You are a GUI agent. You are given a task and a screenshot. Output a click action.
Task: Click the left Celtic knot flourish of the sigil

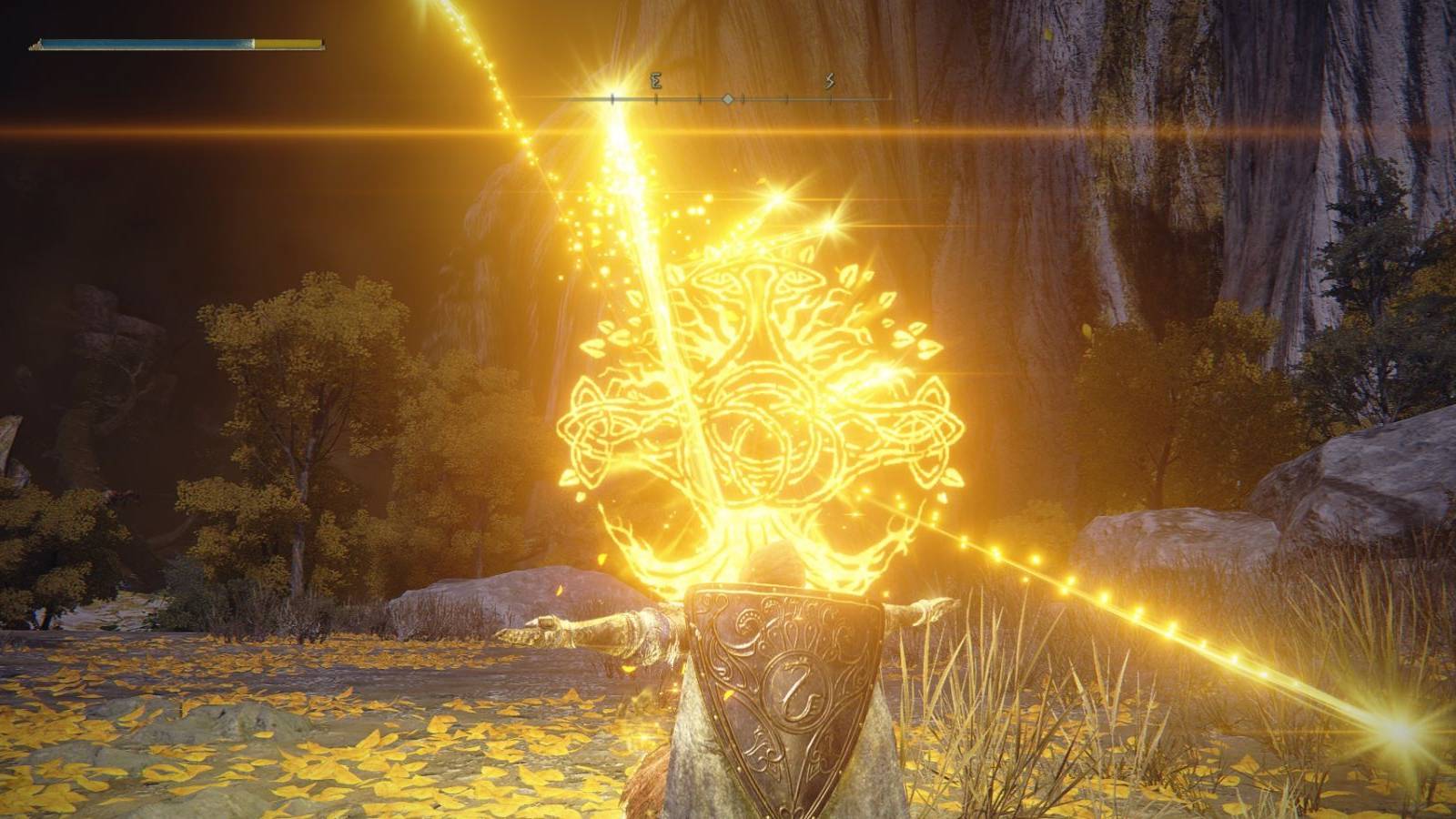point(602,428)
